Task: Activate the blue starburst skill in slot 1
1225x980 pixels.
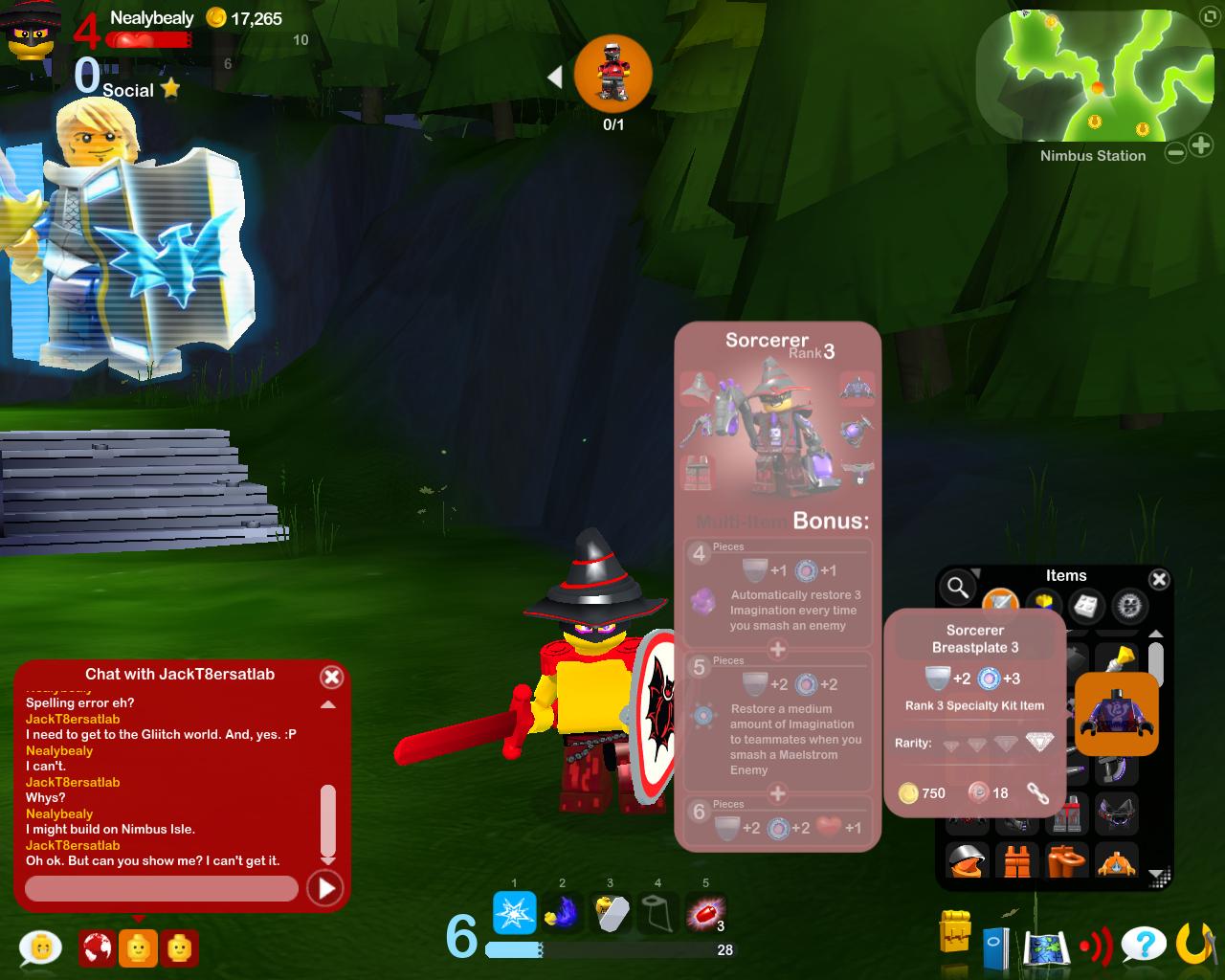Action: [x=514, y=912]
